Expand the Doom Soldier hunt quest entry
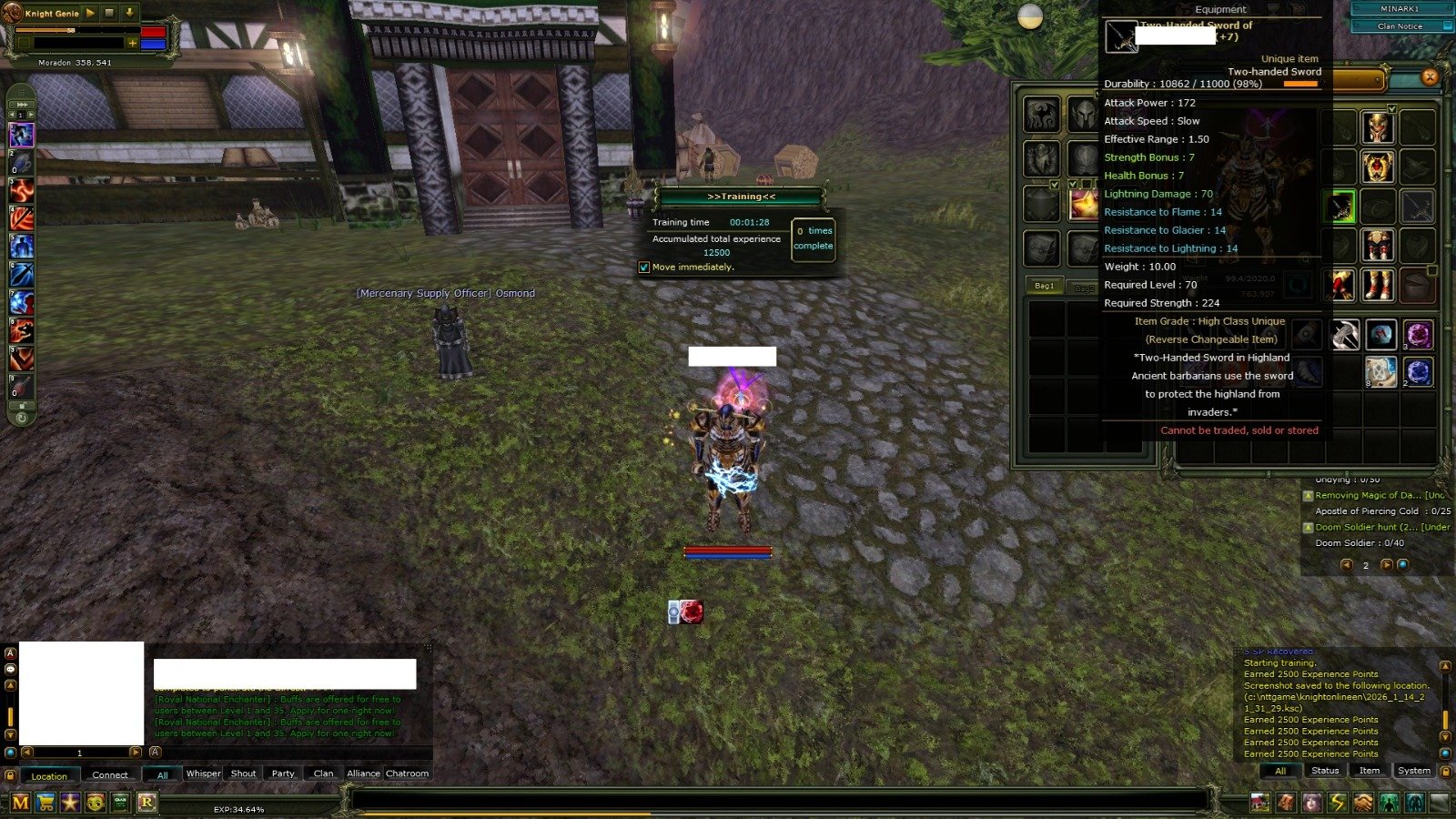 (1309, 527)
